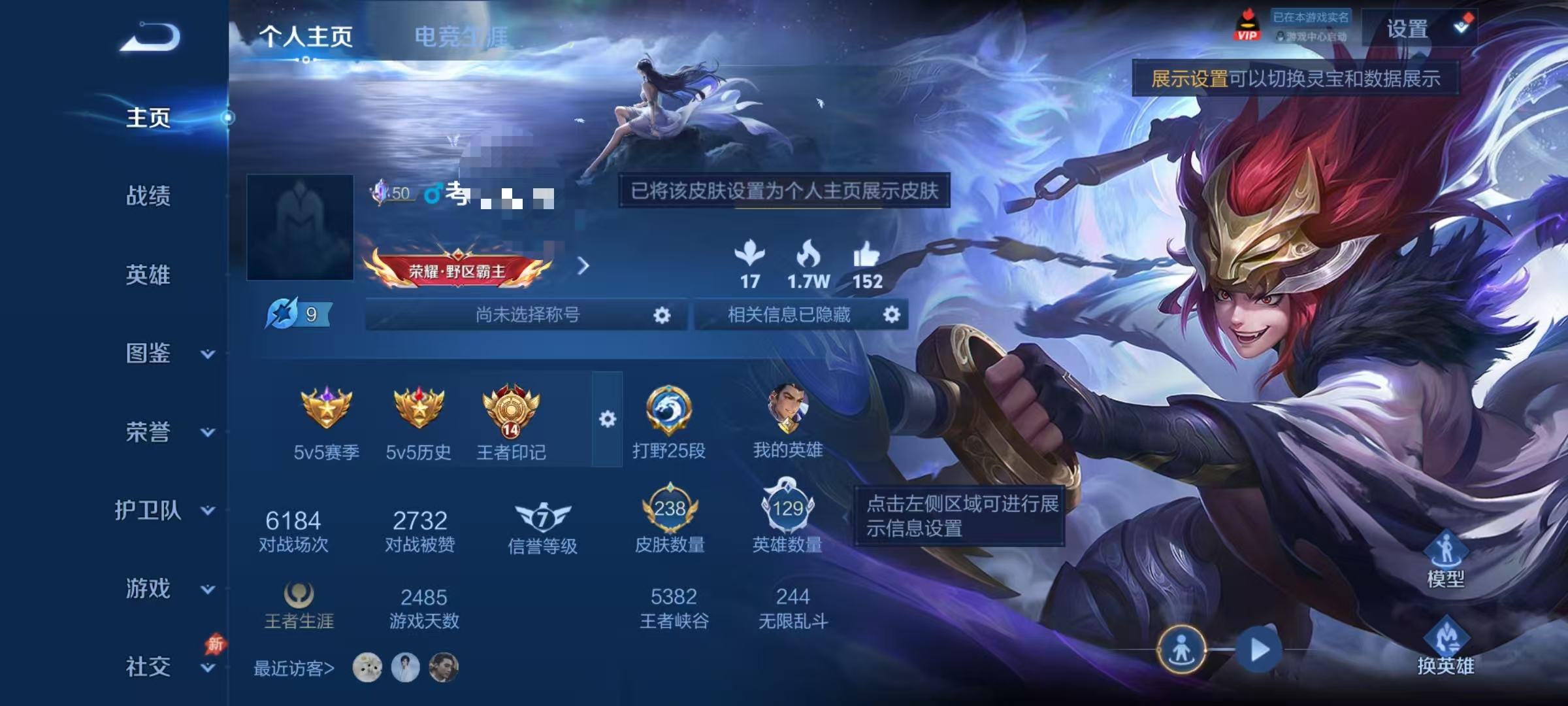Click the gear beside 尚未选择称号
The height and width of the screenshot is (706, 1568).
point(662,314)
